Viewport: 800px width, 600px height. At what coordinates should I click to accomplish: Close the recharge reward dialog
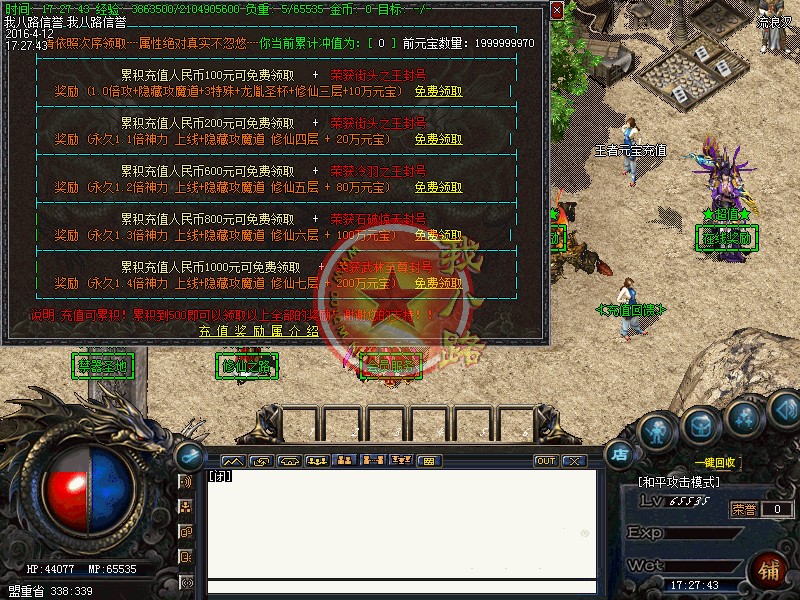tap(556, 12)
